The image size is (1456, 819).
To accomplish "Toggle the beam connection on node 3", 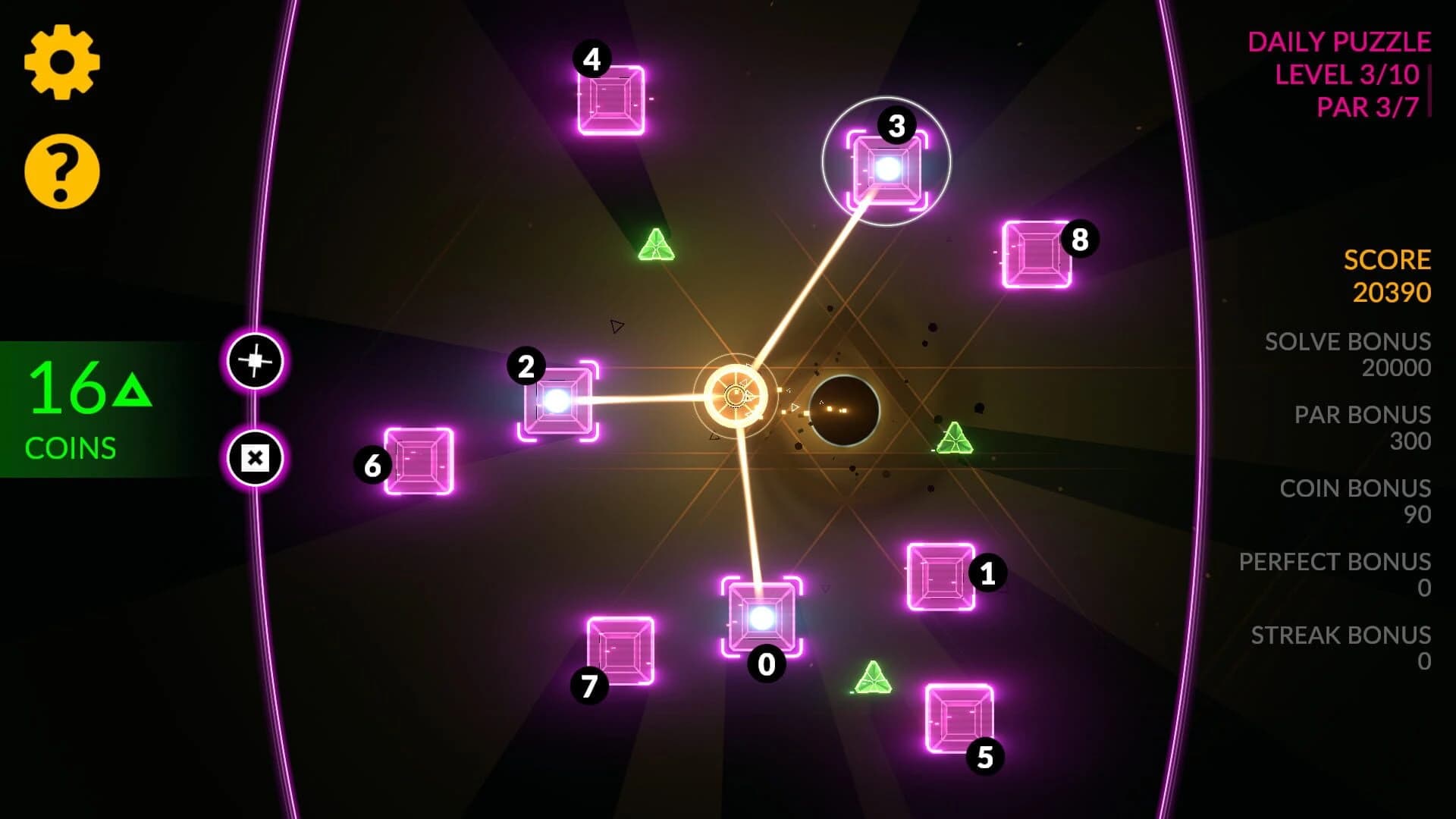I will click(889, 171).
